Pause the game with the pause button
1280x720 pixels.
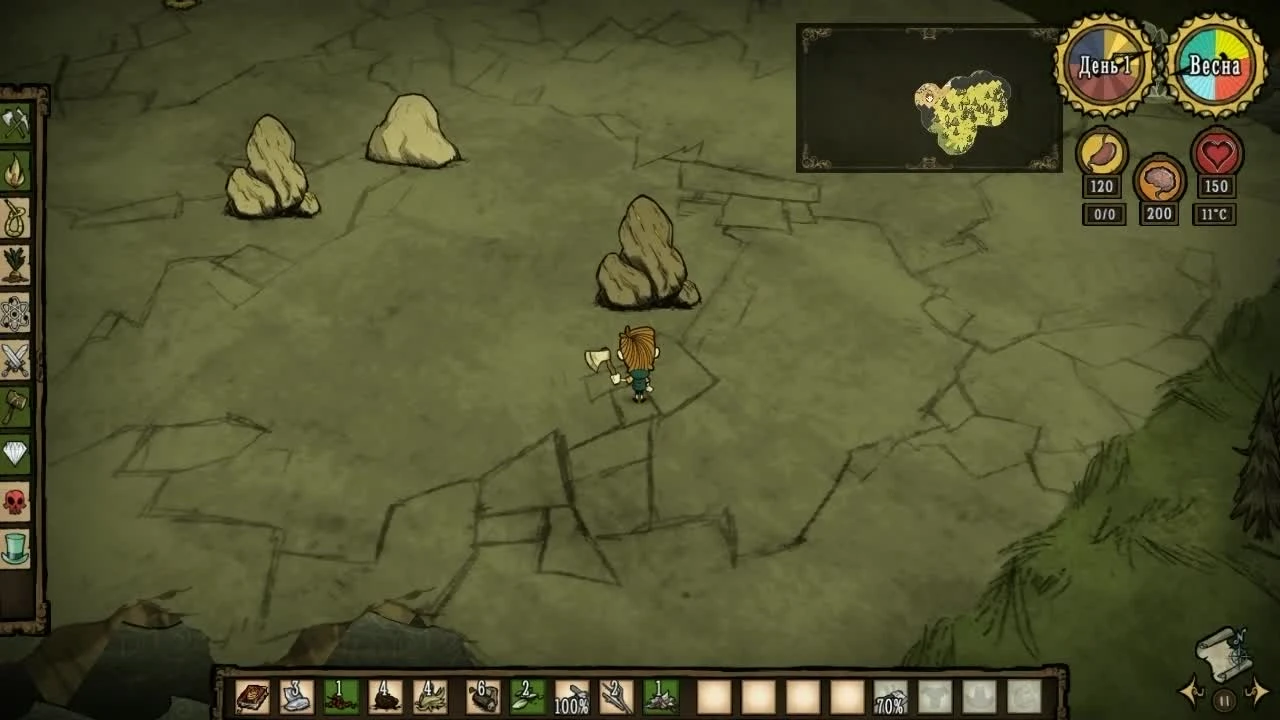pos(1222,700)
